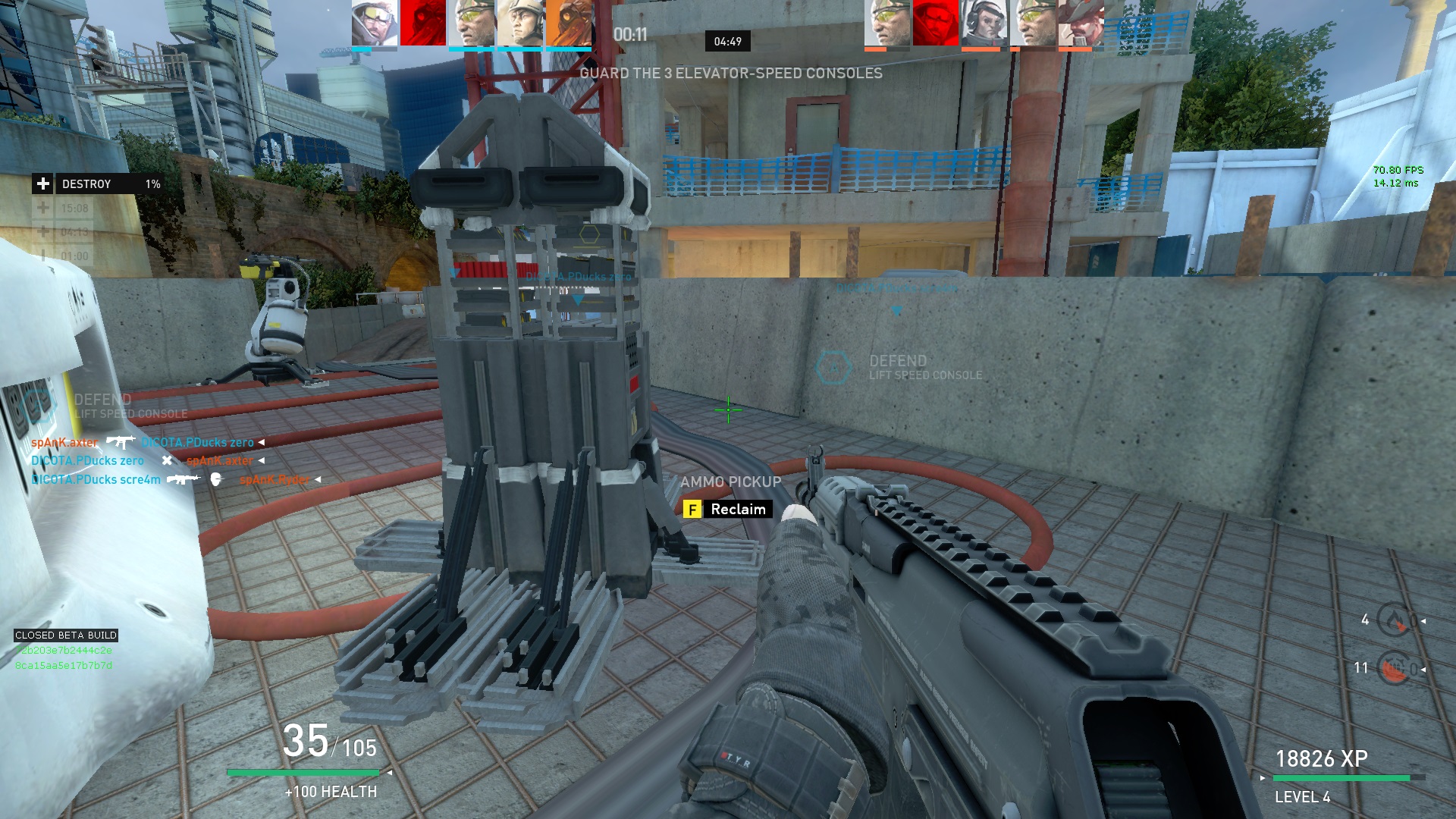Select the enemy portrait wearing a headset
The width and height of the screenshot is (1456, 819).
[x=984, y=24]
